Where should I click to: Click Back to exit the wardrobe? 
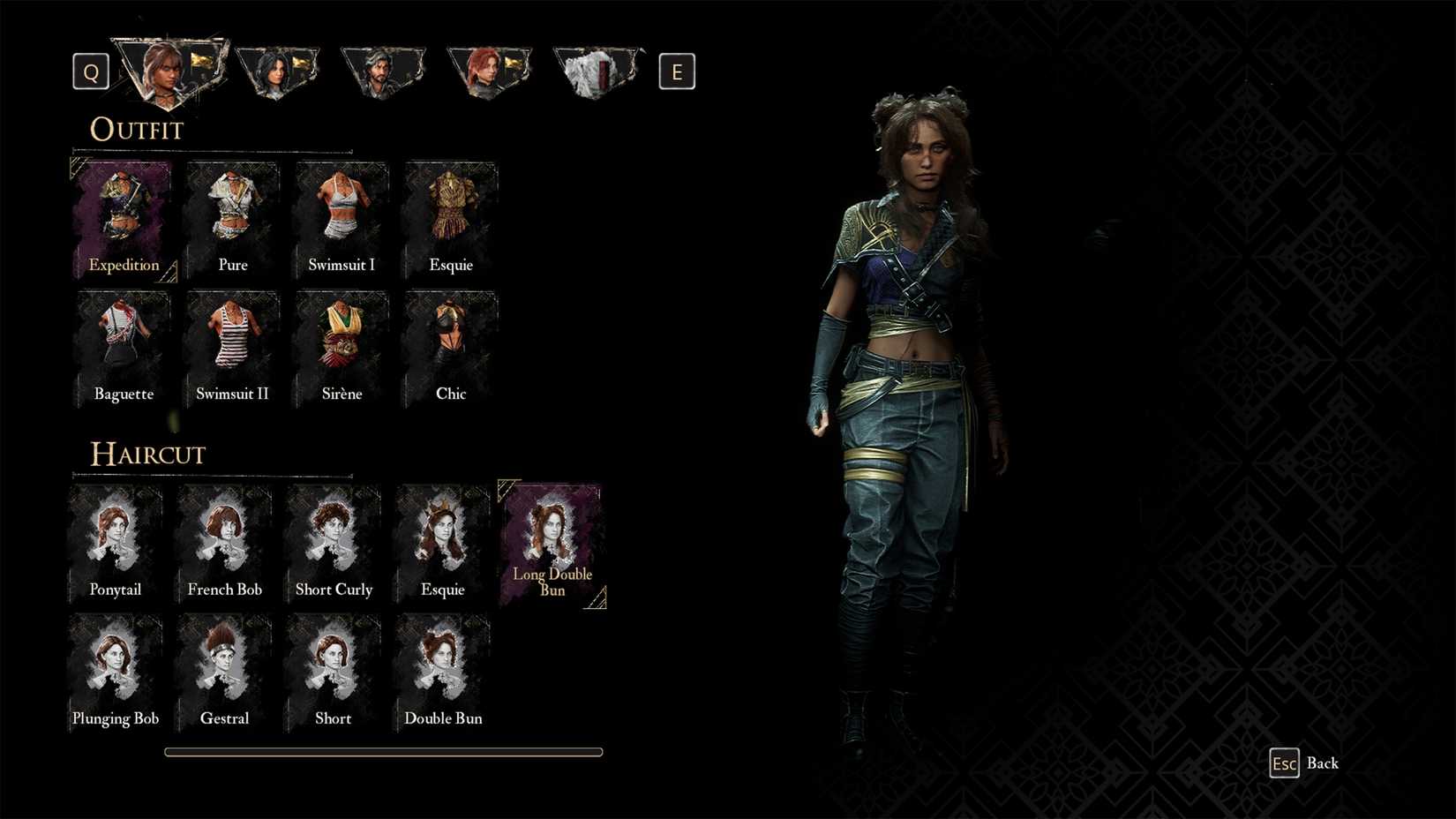(x=1304, y=763)
